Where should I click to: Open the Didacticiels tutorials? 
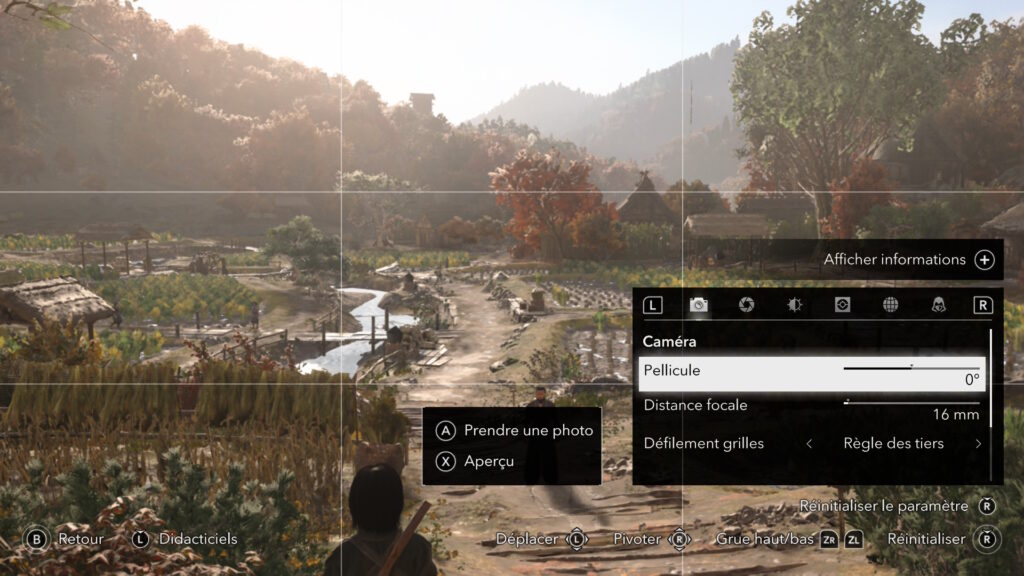[186, 538]
